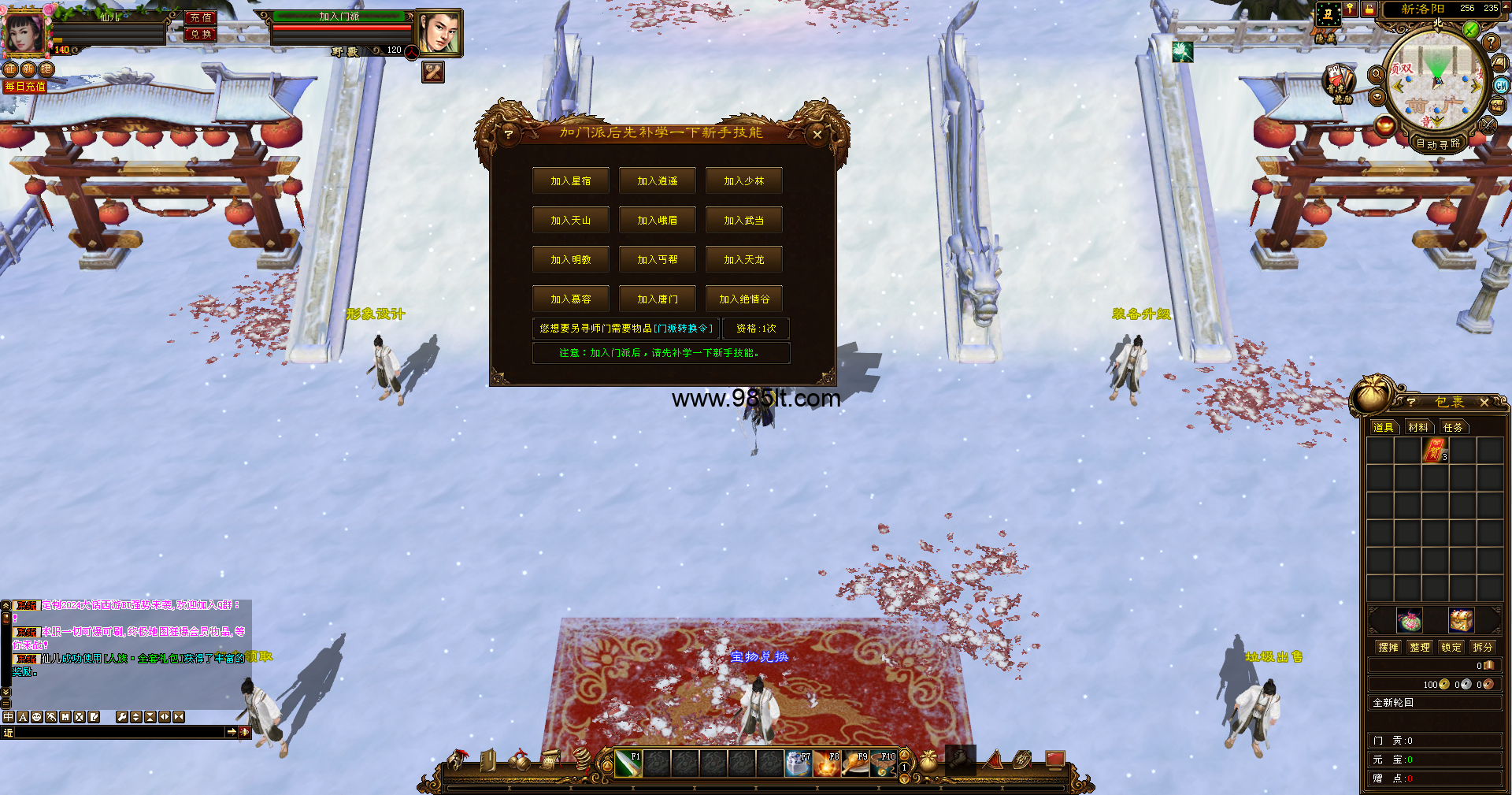
Task: Click the 加入天山 button
Action: click(570, 221)
